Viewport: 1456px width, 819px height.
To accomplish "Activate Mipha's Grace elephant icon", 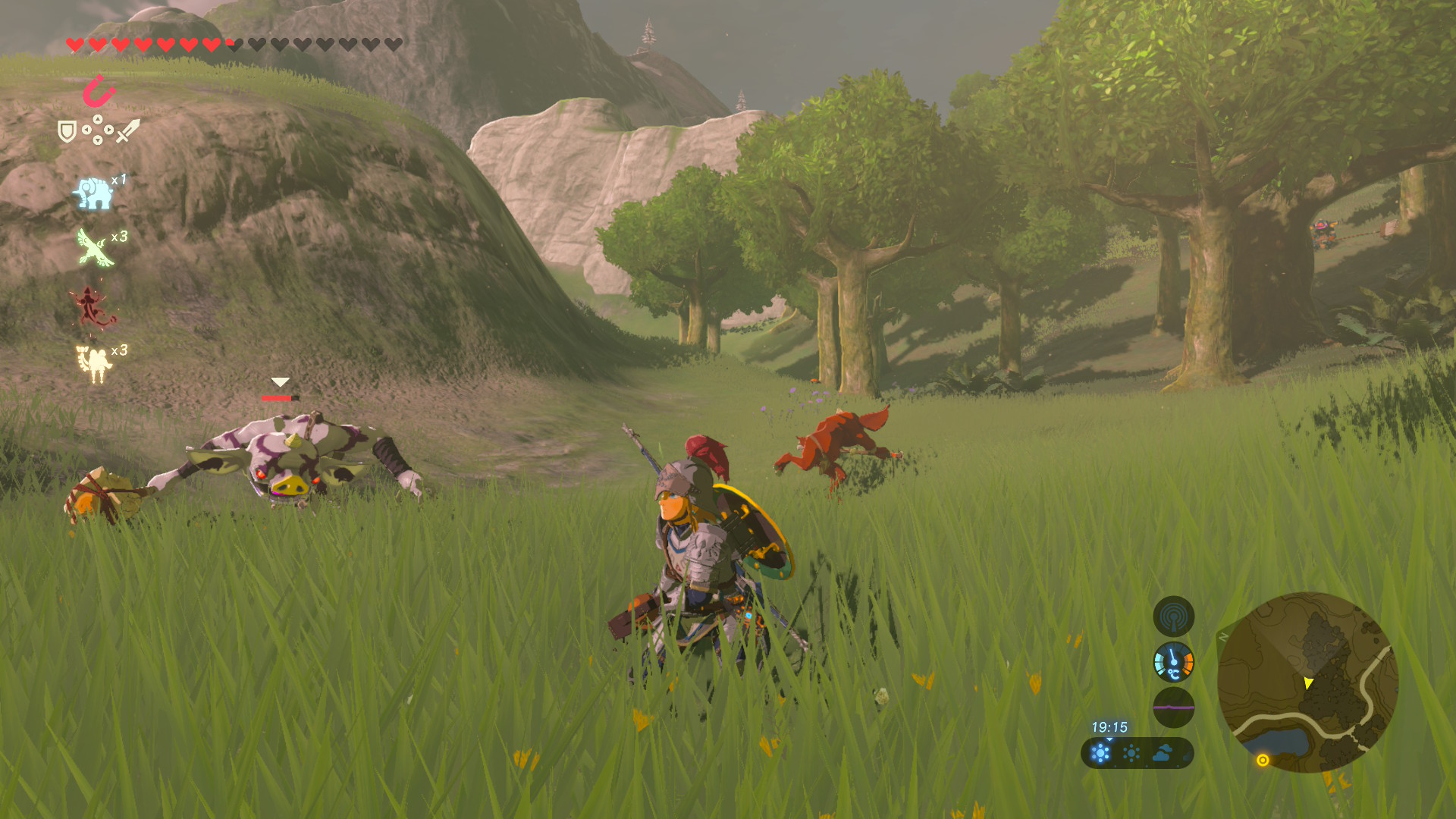I will point(93,193).
